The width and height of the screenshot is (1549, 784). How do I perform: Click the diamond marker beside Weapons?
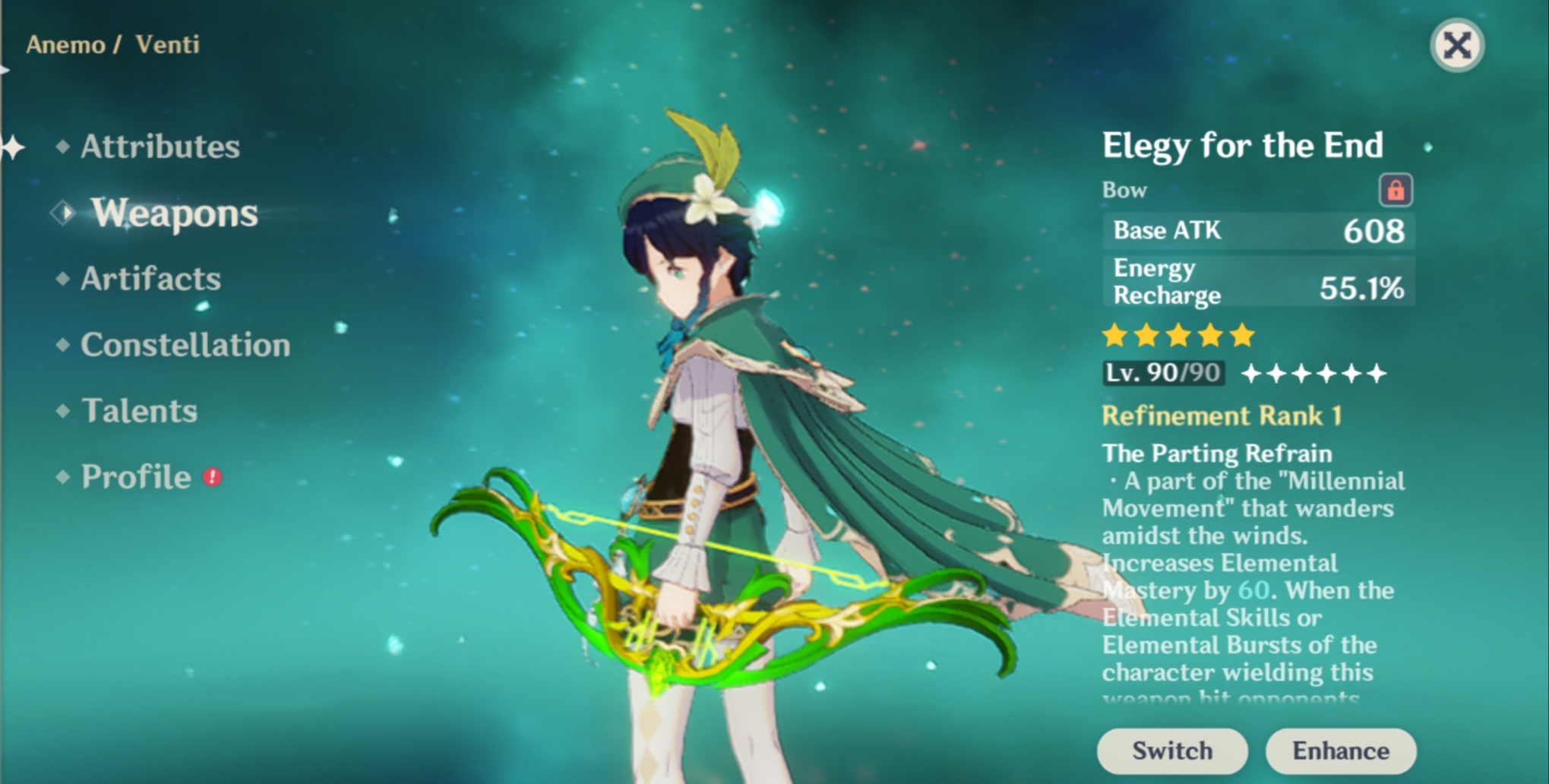[x=63, y=213]
